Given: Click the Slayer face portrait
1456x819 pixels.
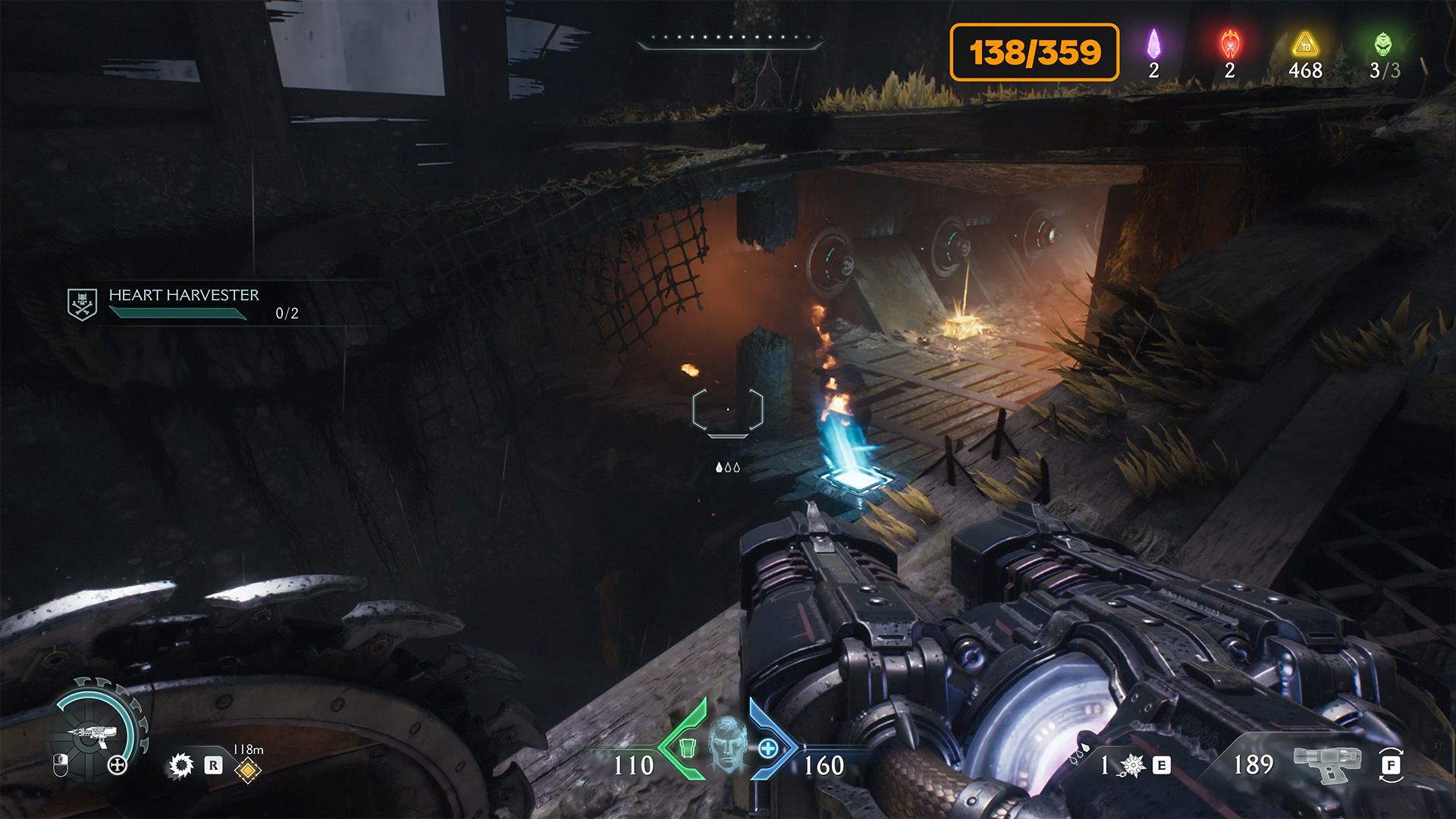Looking at the screenshot, I should coord(728,745).
